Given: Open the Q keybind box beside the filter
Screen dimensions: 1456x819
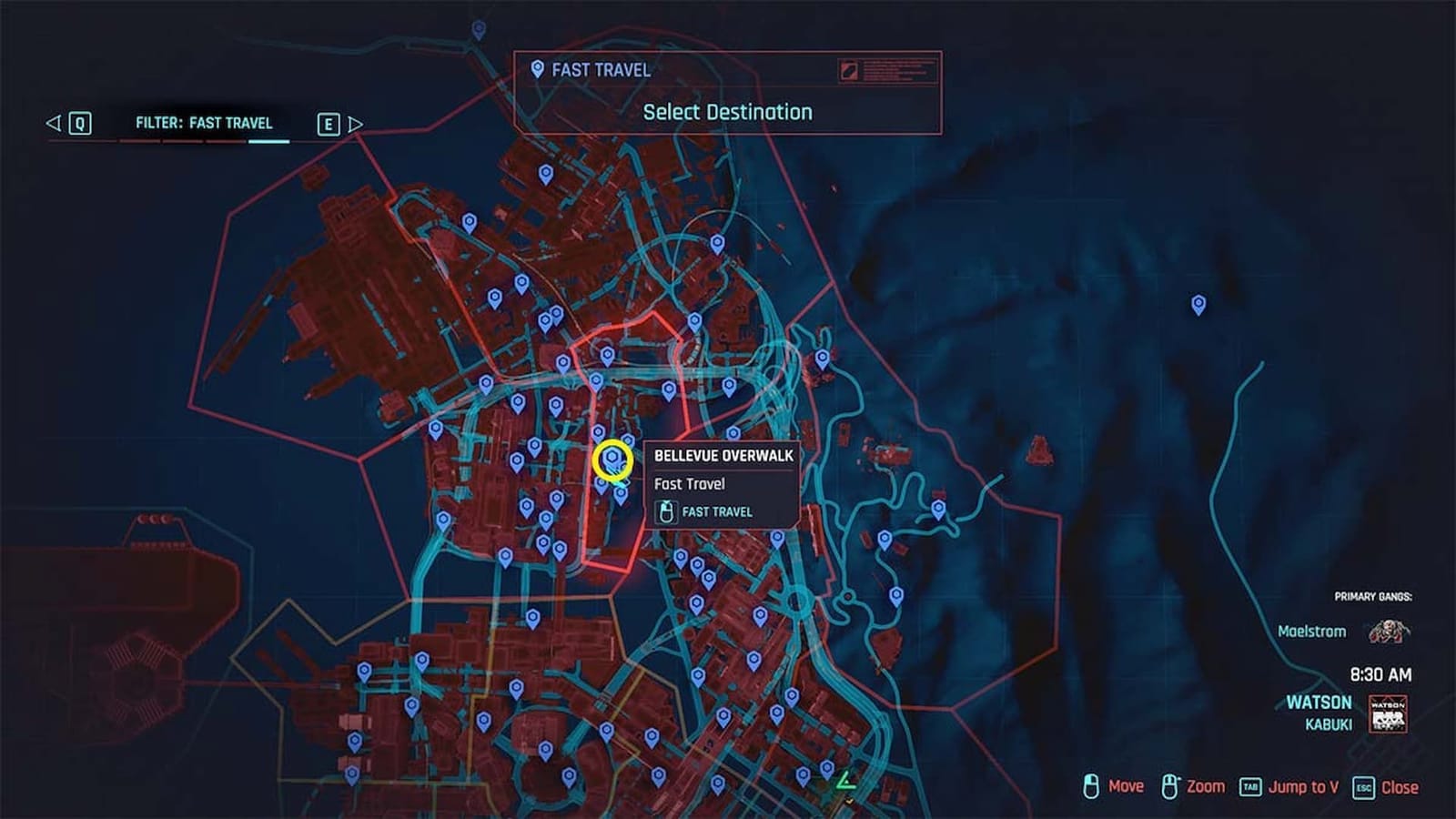Looking at the screenshot, I should 81,123.
